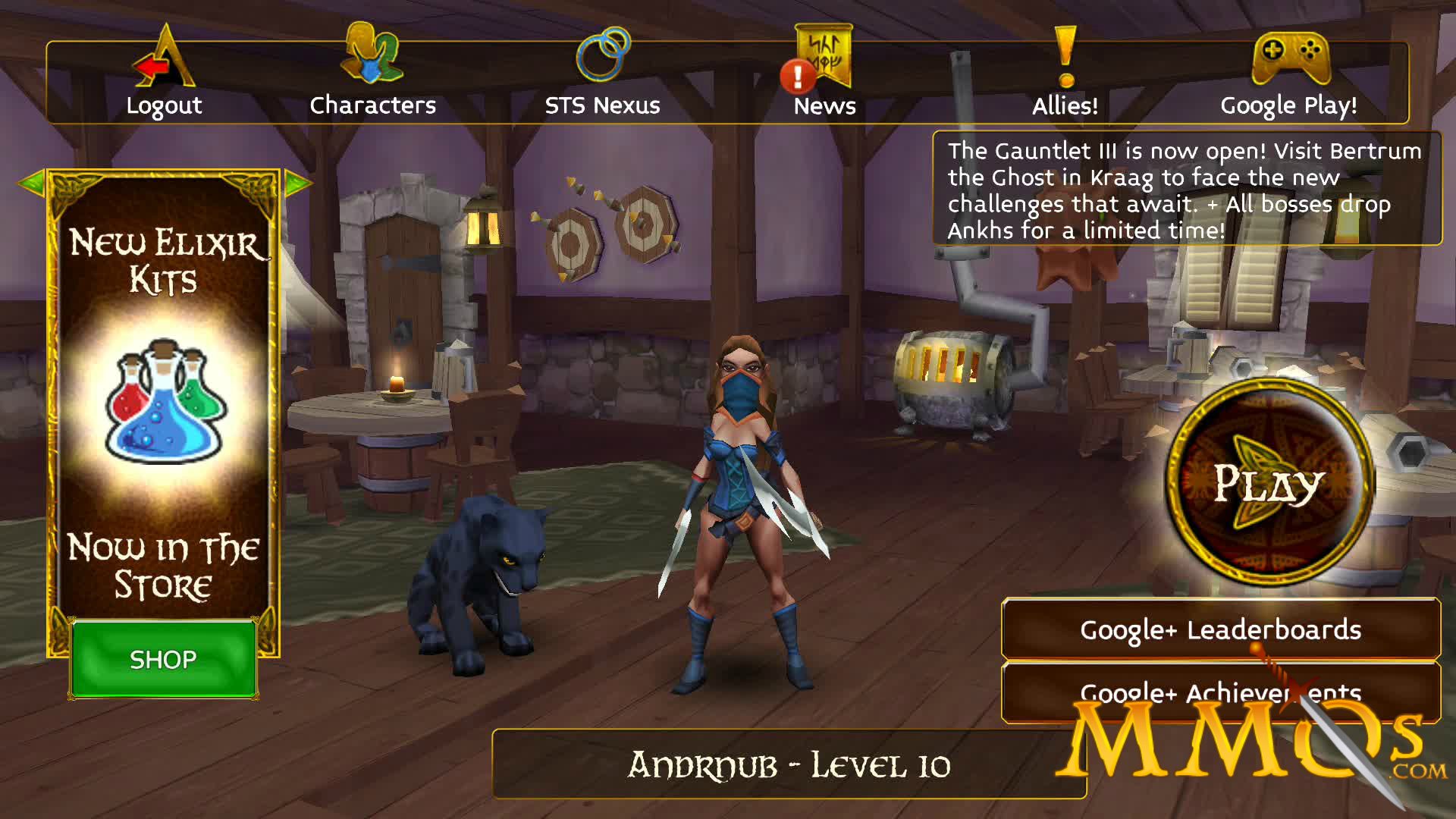Select the STS Nexus menu label
This screenshot has width=1456, height=819.
point(601,105)
